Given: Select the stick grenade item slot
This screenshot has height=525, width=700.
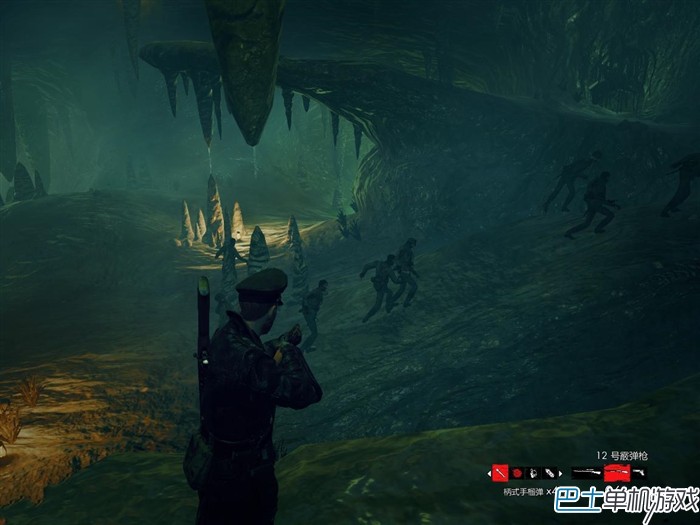Looking at the screenshot, I should tap(500, 472).
